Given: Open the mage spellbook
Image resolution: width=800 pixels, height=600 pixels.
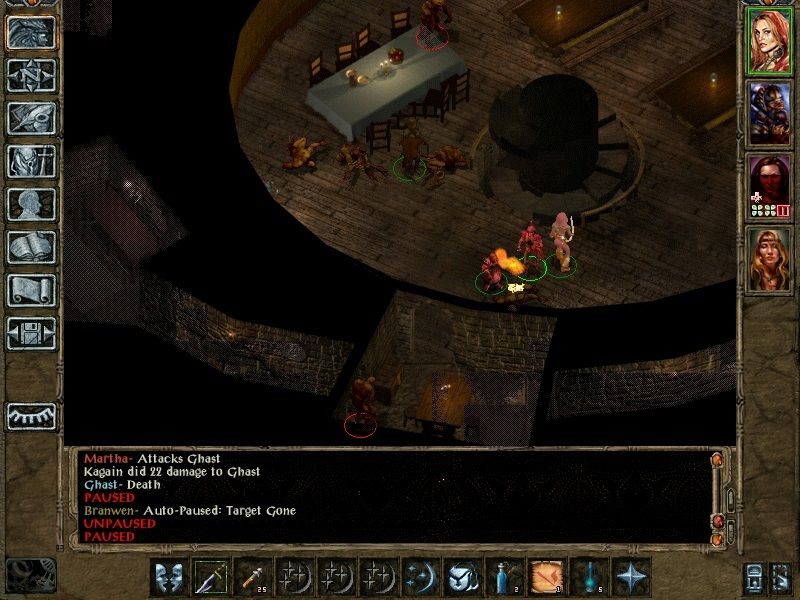Looking at the screenshot, I should [x=31, y=246].
